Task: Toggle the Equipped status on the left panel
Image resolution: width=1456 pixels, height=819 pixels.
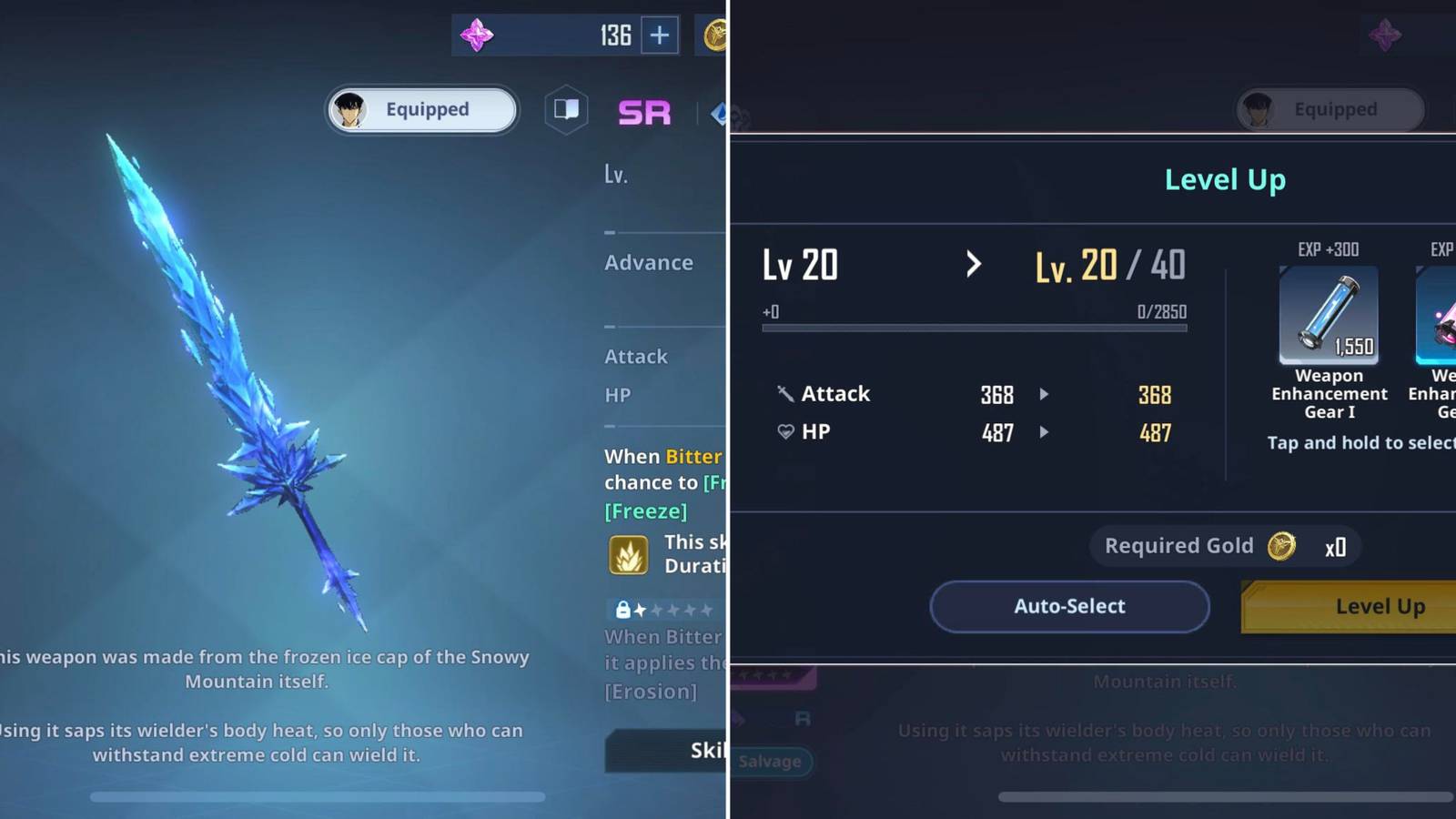Action: click(421, 109)
